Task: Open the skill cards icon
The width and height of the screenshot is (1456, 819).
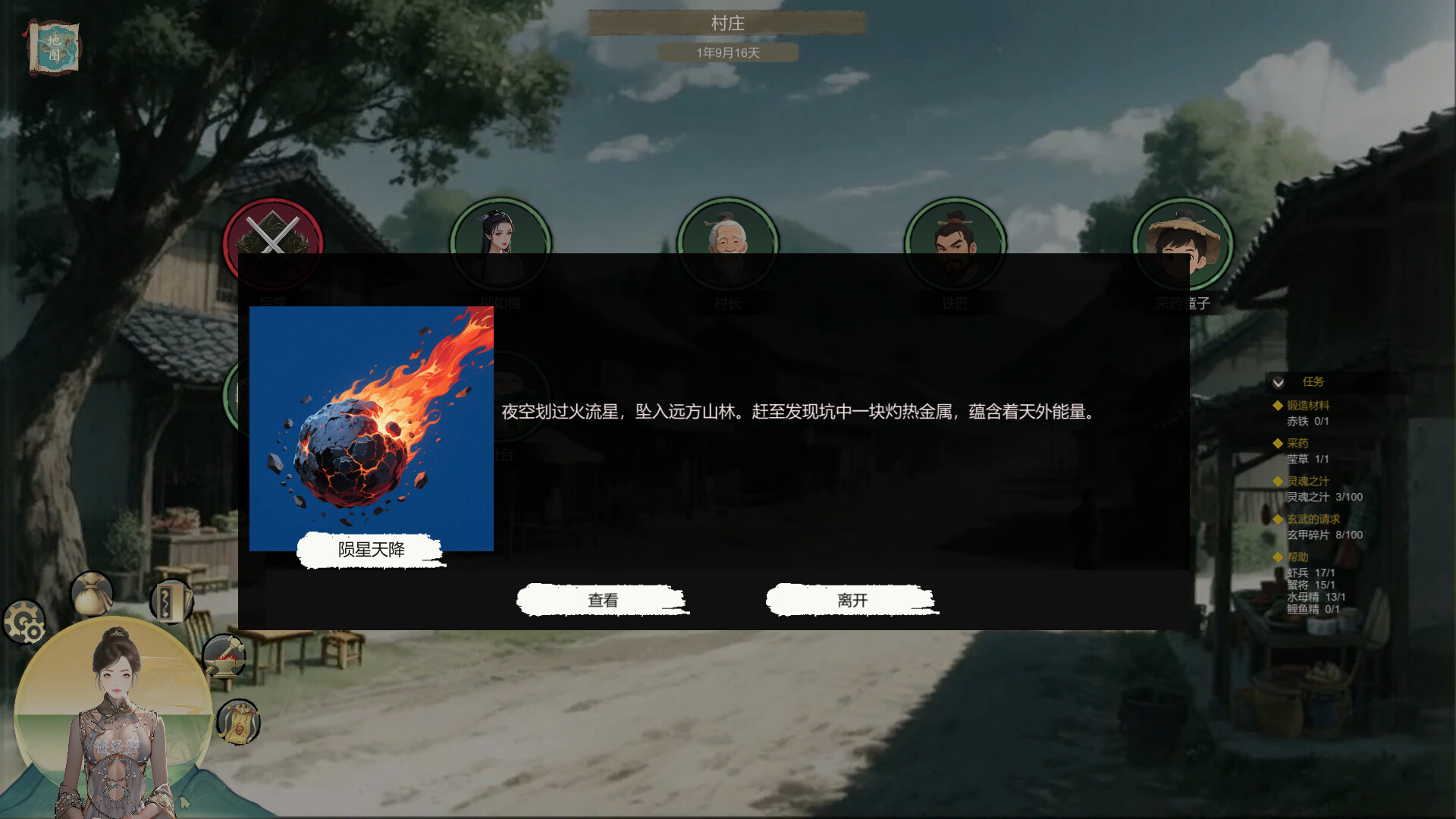Action: pyautogui.click(x=171, y=600)
